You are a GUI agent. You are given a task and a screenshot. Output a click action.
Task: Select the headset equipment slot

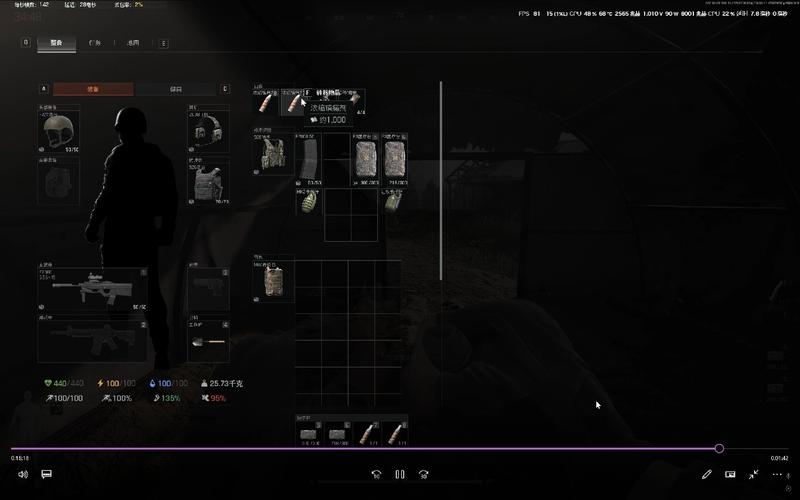(209, 130)
